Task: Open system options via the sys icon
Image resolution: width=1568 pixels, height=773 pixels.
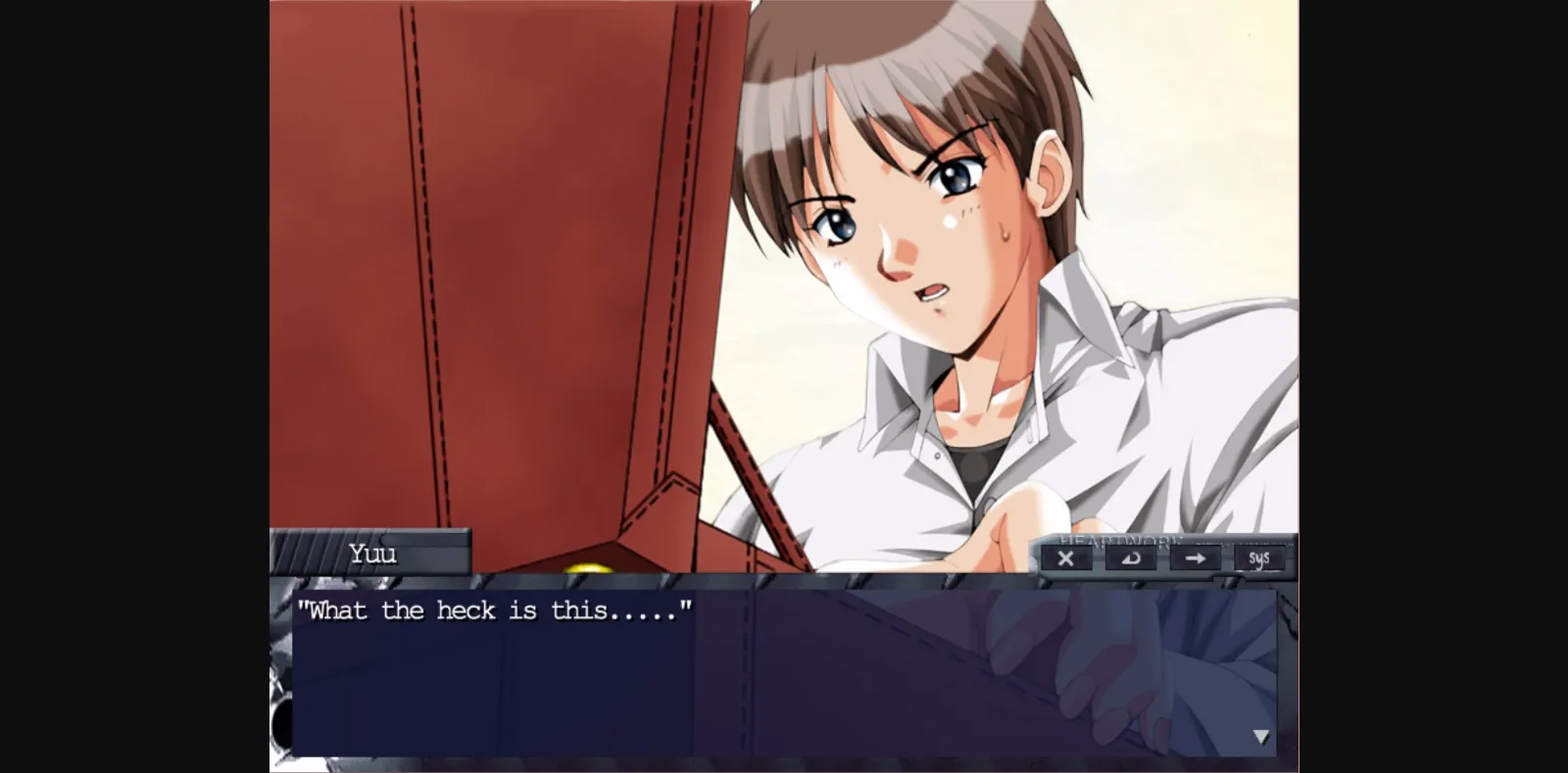Action: [1260, 558]
